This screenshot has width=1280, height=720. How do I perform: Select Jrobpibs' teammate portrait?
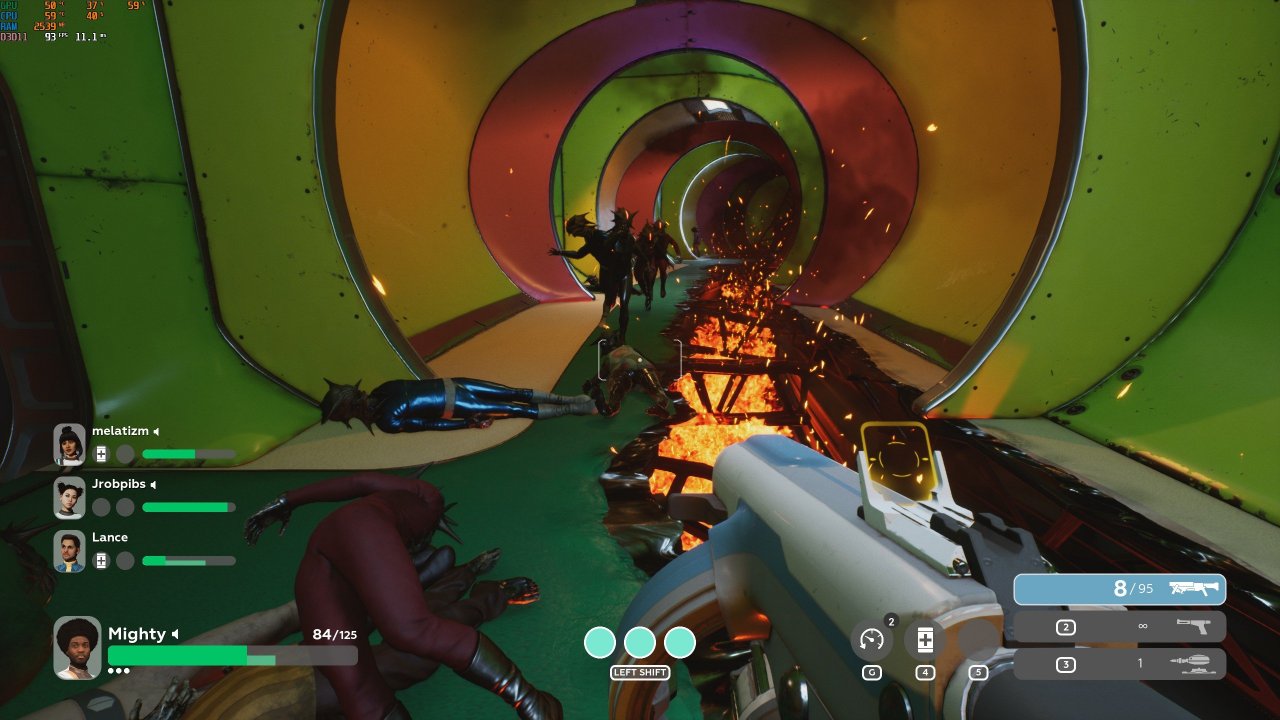(70, 497)
